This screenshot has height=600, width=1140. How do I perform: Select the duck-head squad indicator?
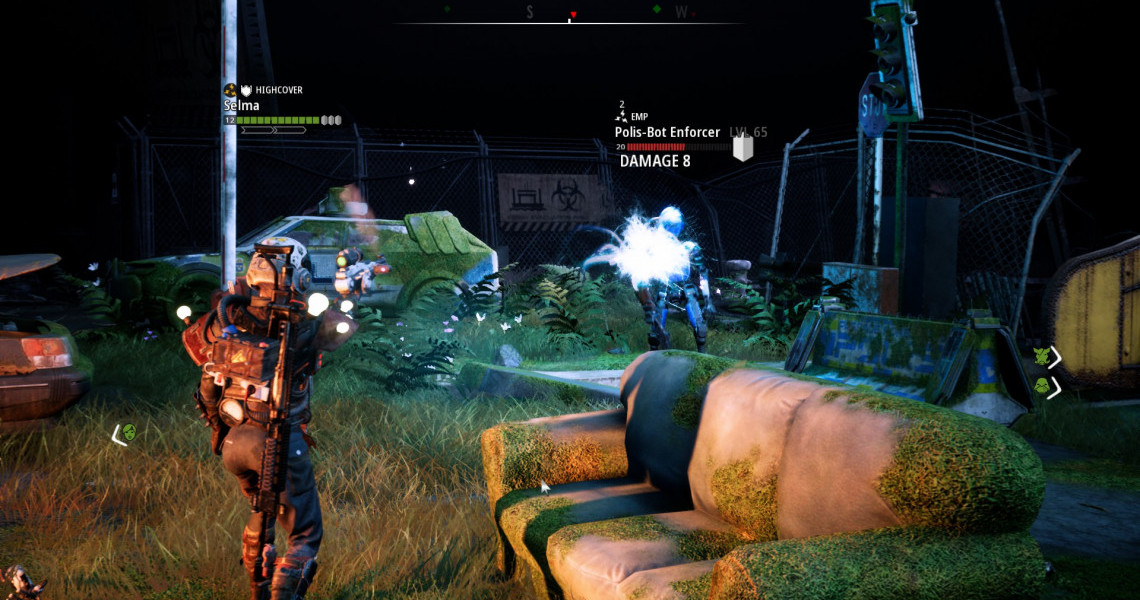point(1040,386)
